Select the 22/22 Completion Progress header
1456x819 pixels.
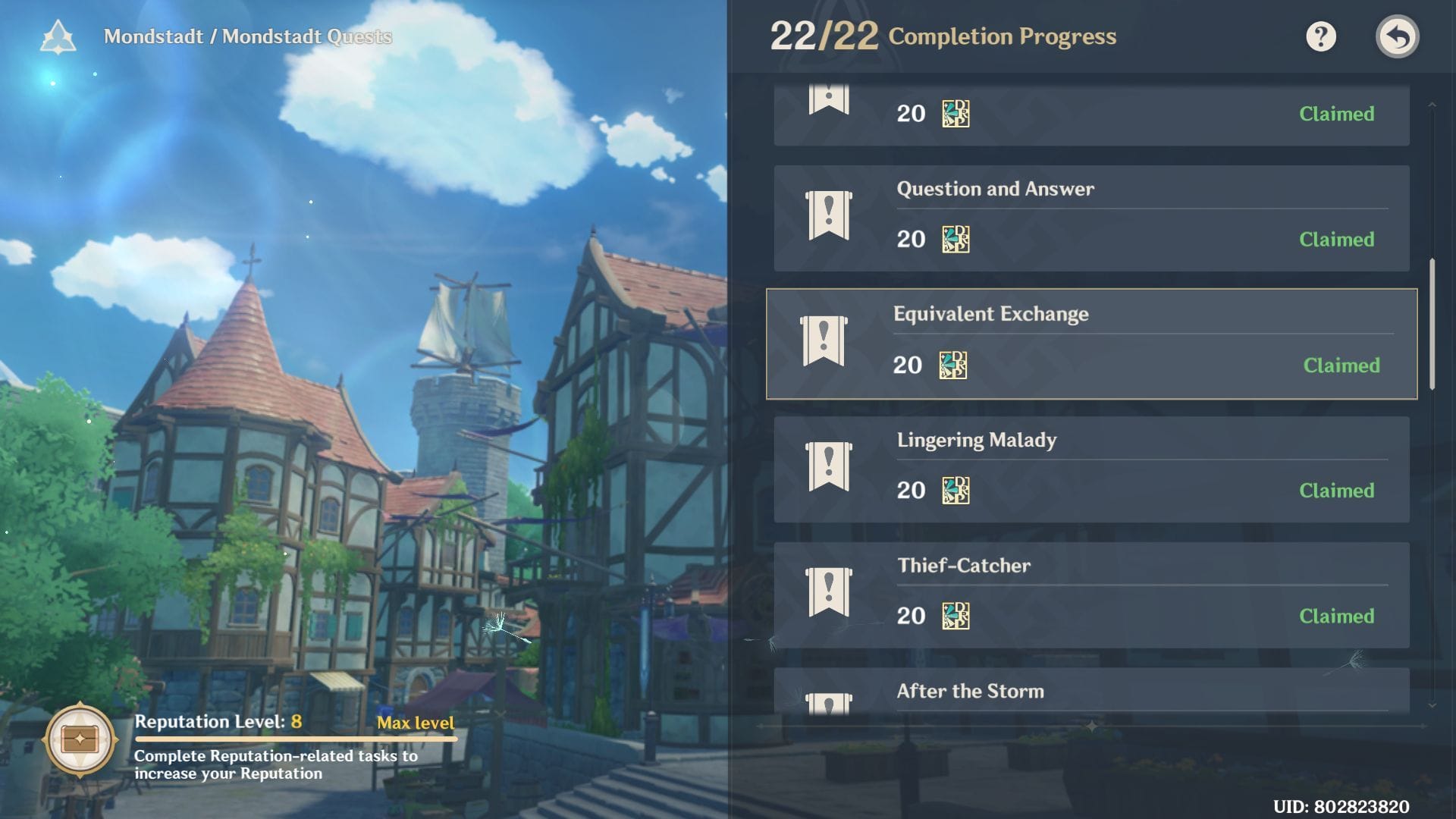pos(943,36)
